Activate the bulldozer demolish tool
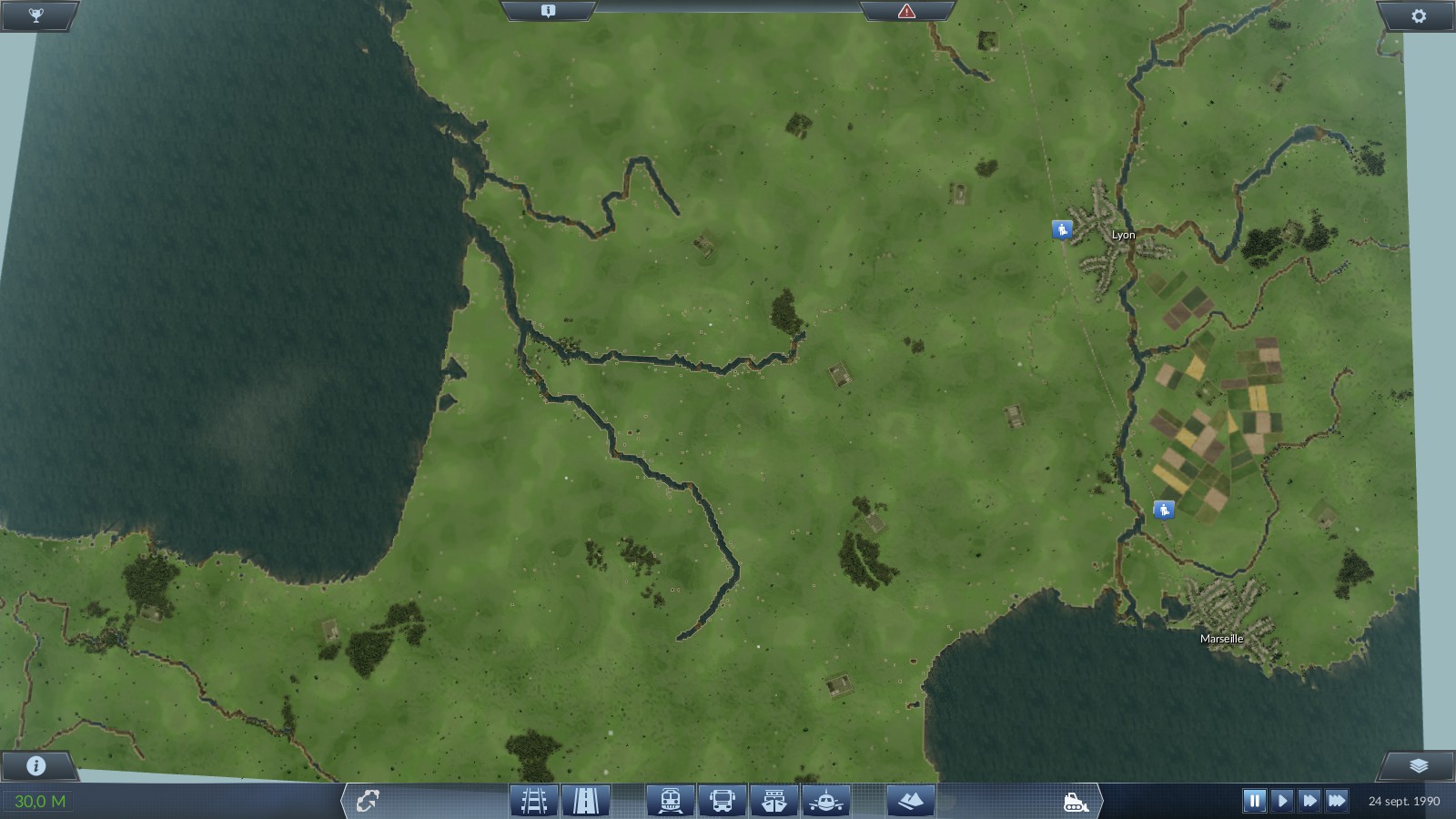Viewport: 1456px width, 819px height. (1076, 802)
